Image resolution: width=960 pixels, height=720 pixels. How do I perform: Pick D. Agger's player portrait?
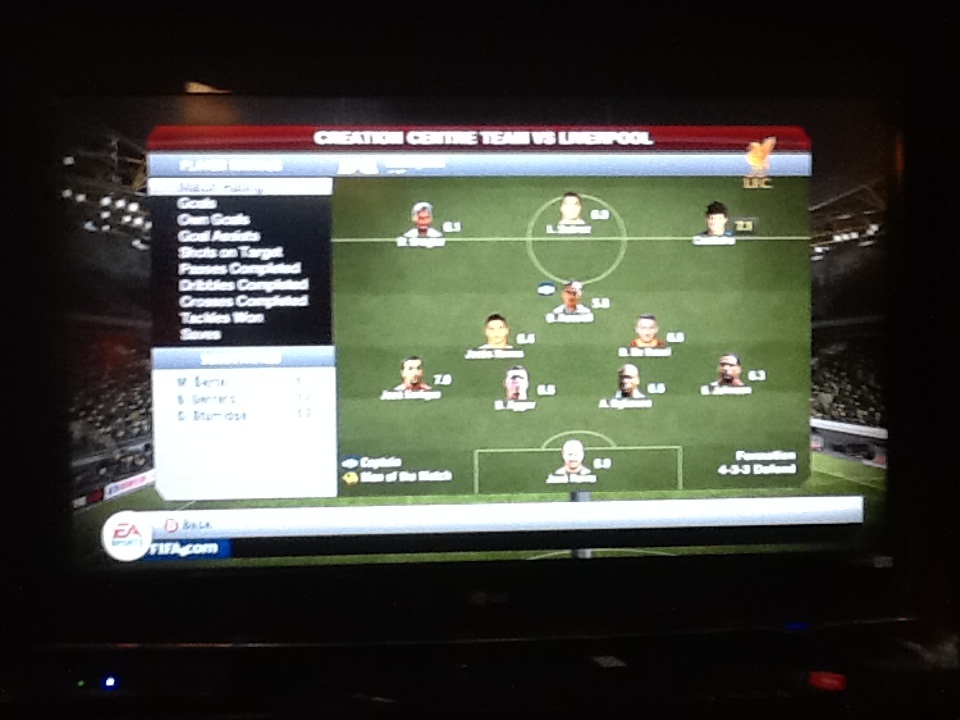516,383
